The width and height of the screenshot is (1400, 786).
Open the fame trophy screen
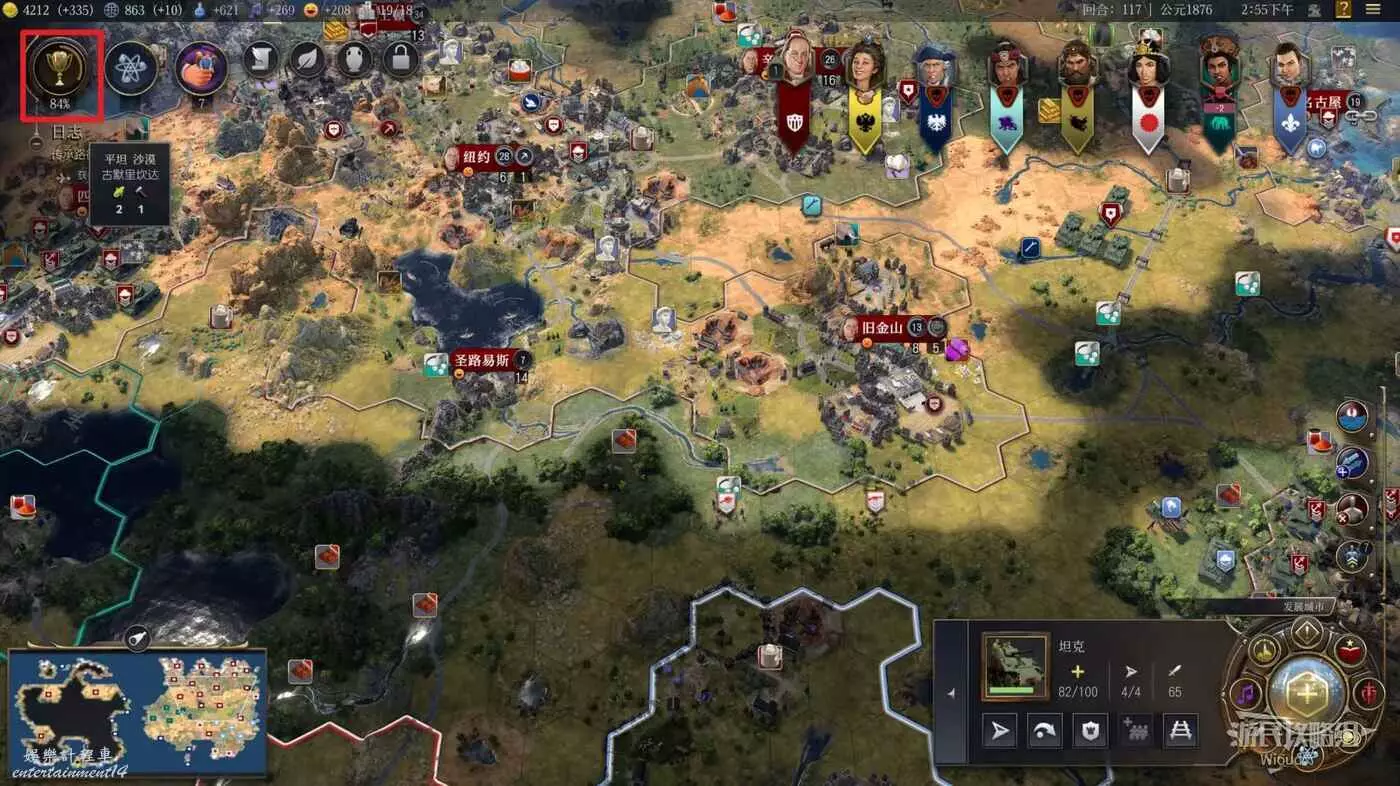point(61,67)
